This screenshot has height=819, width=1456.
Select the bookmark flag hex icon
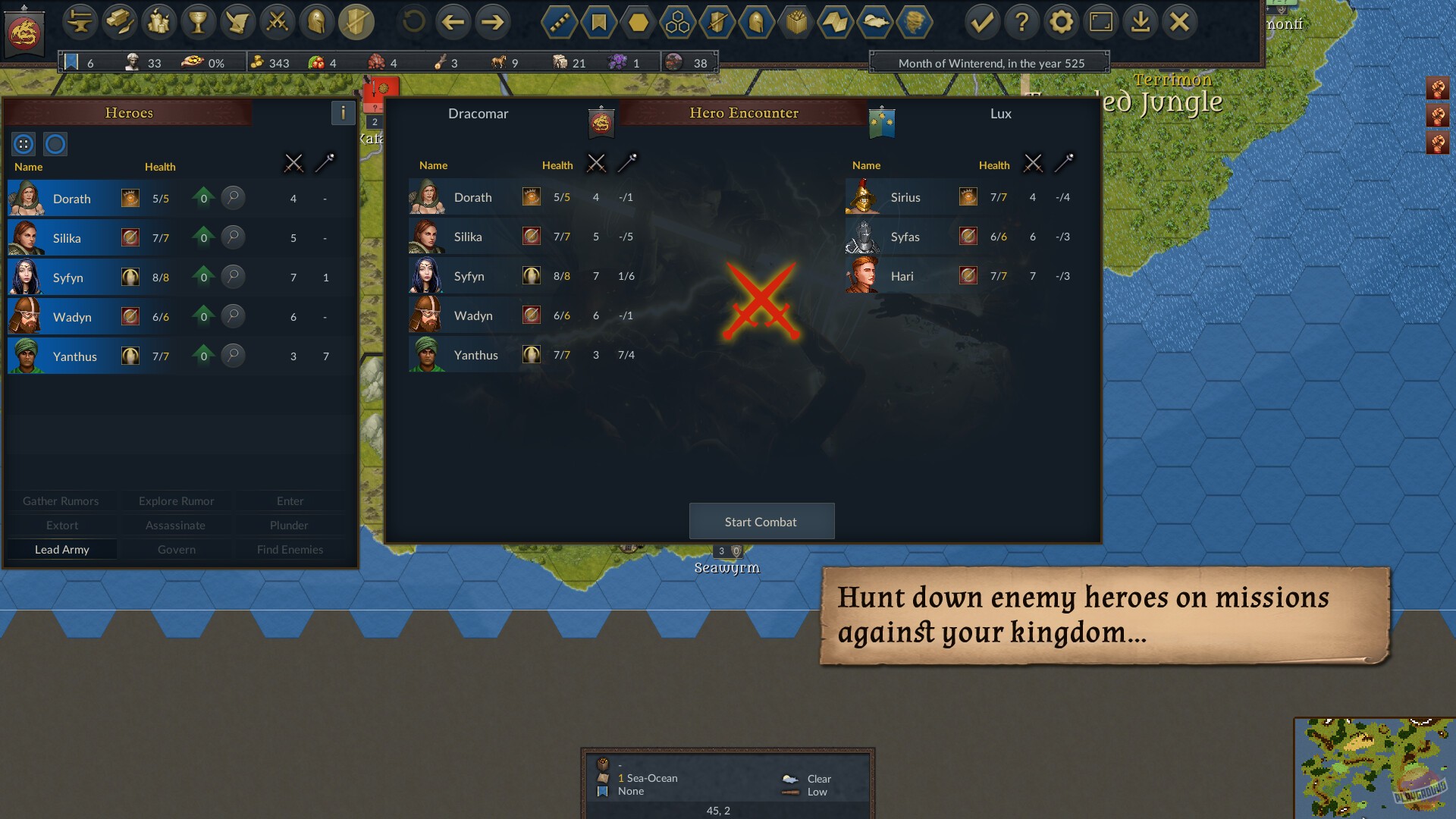pyautogui.click(x=598, y=22)
